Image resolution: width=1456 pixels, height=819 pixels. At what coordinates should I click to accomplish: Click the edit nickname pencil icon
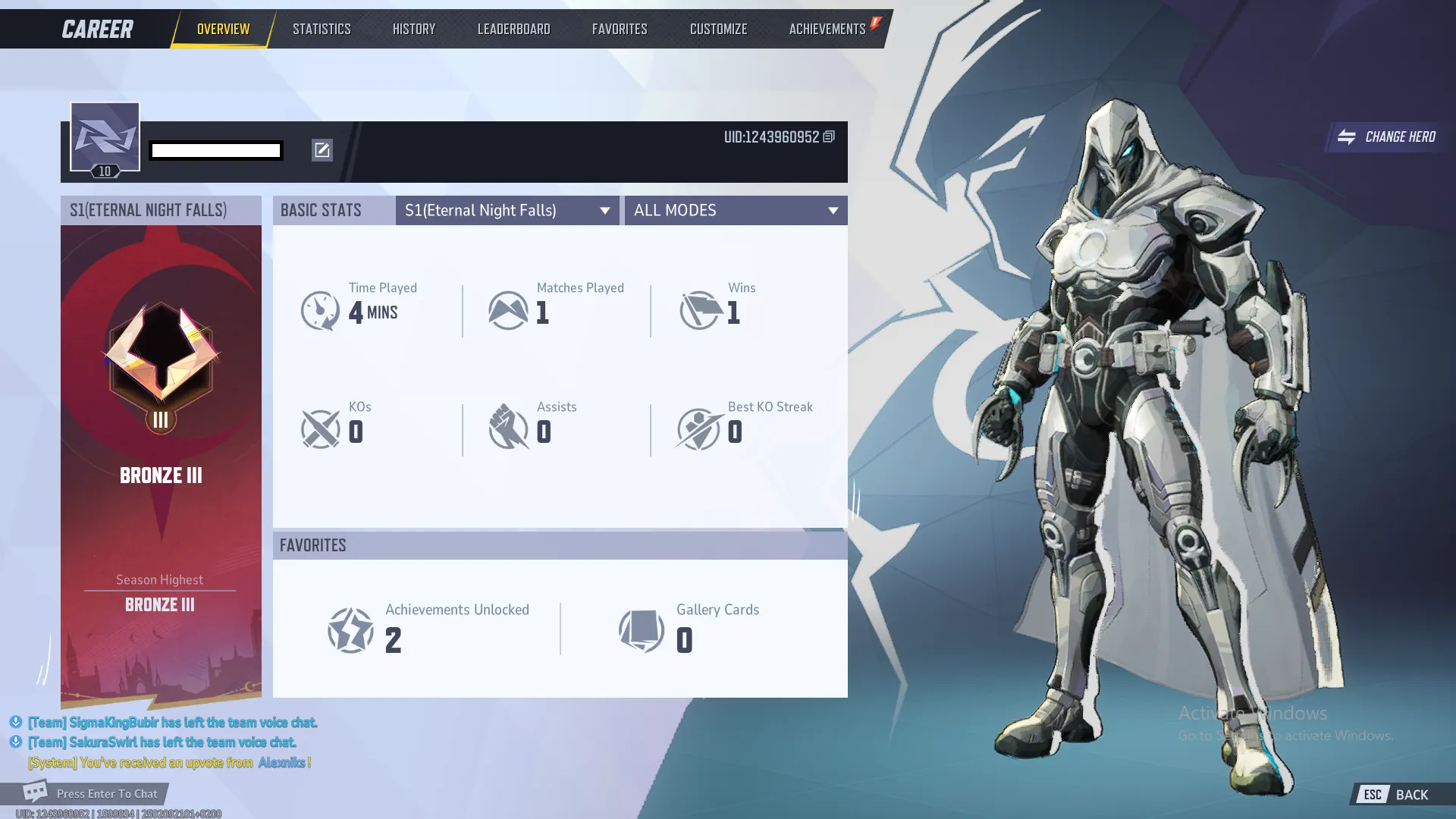click(x=322, y=150)
